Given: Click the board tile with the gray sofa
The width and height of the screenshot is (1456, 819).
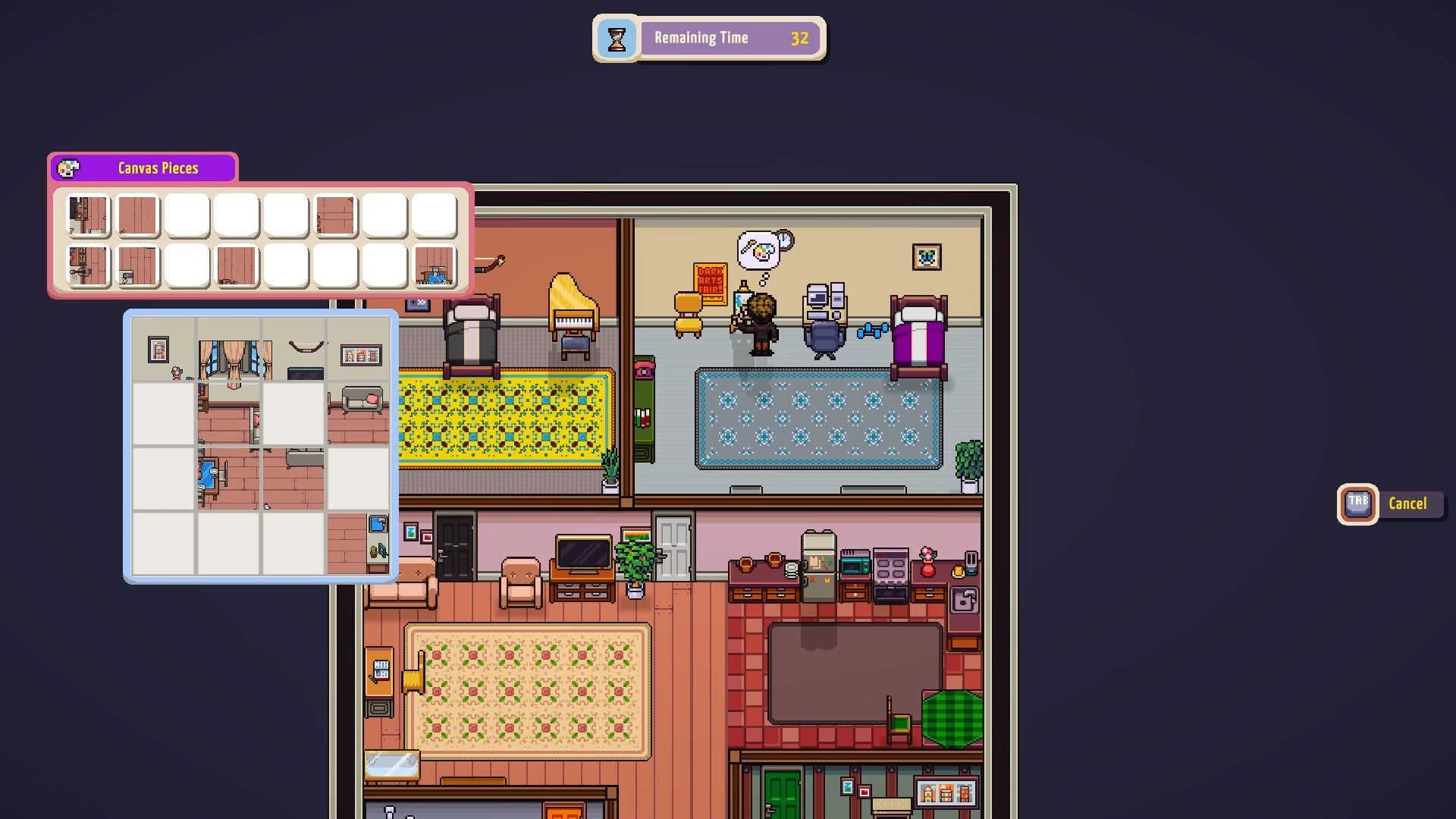Looking at the screenshot, I should click(358, 413).
